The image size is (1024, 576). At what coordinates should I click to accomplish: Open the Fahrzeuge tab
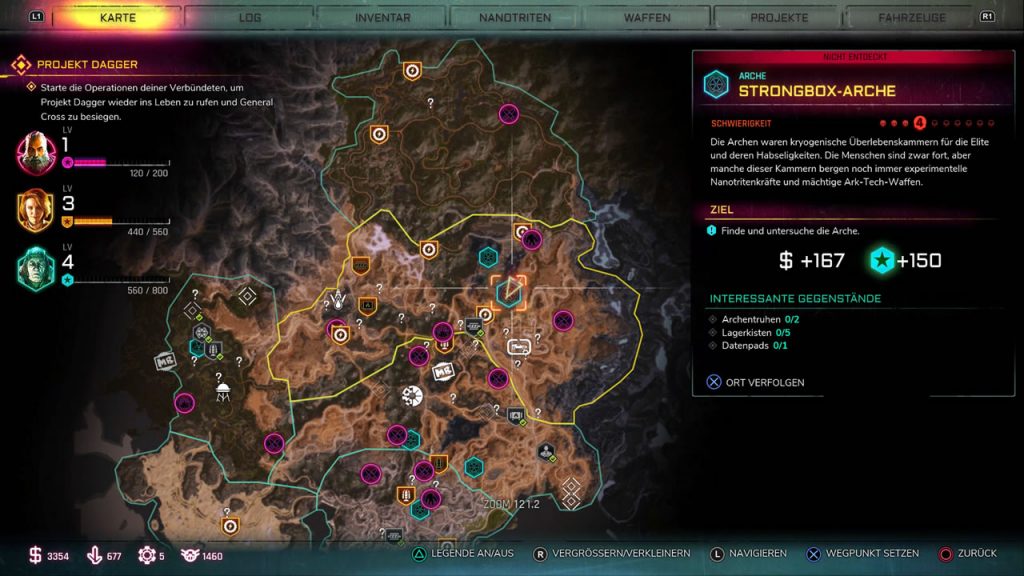911,17
